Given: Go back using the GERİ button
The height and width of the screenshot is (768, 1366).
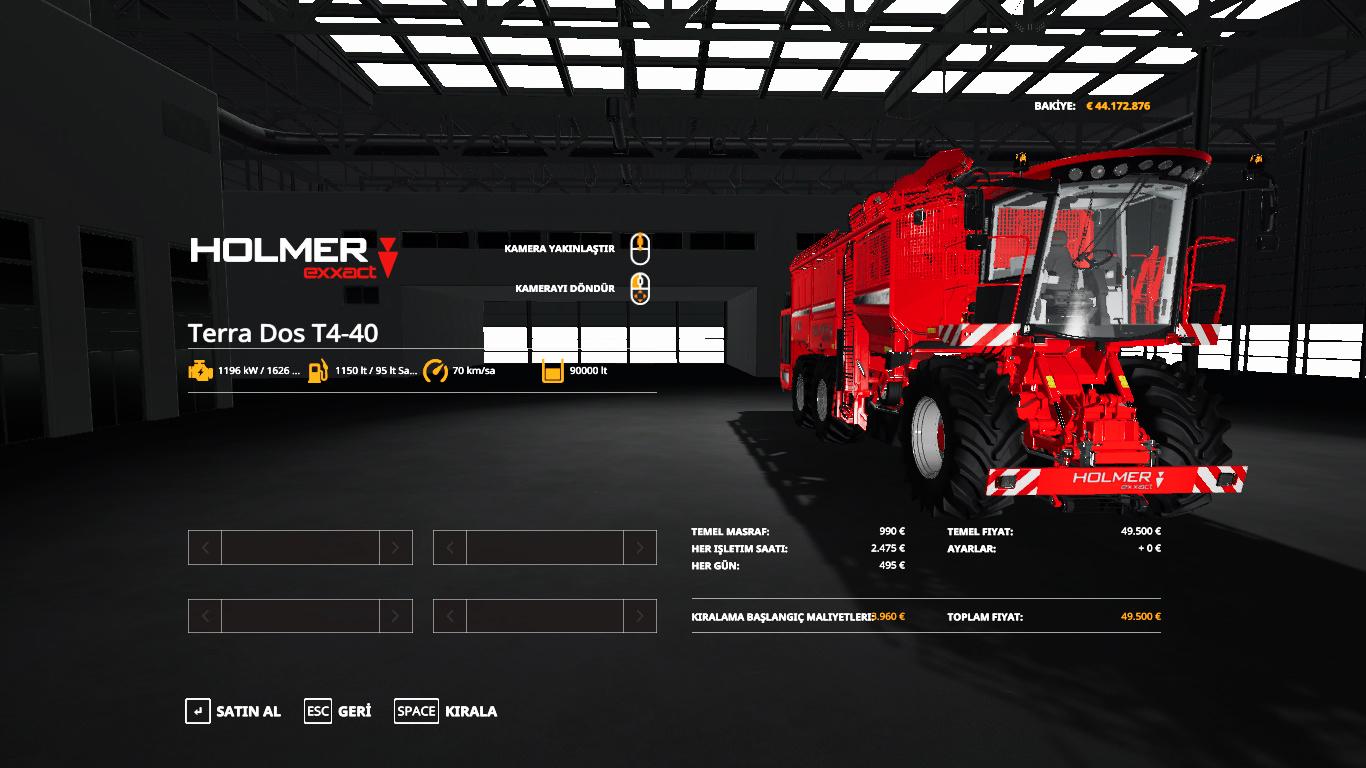Looking at the screenshot, I should click(x=338, y=711).
